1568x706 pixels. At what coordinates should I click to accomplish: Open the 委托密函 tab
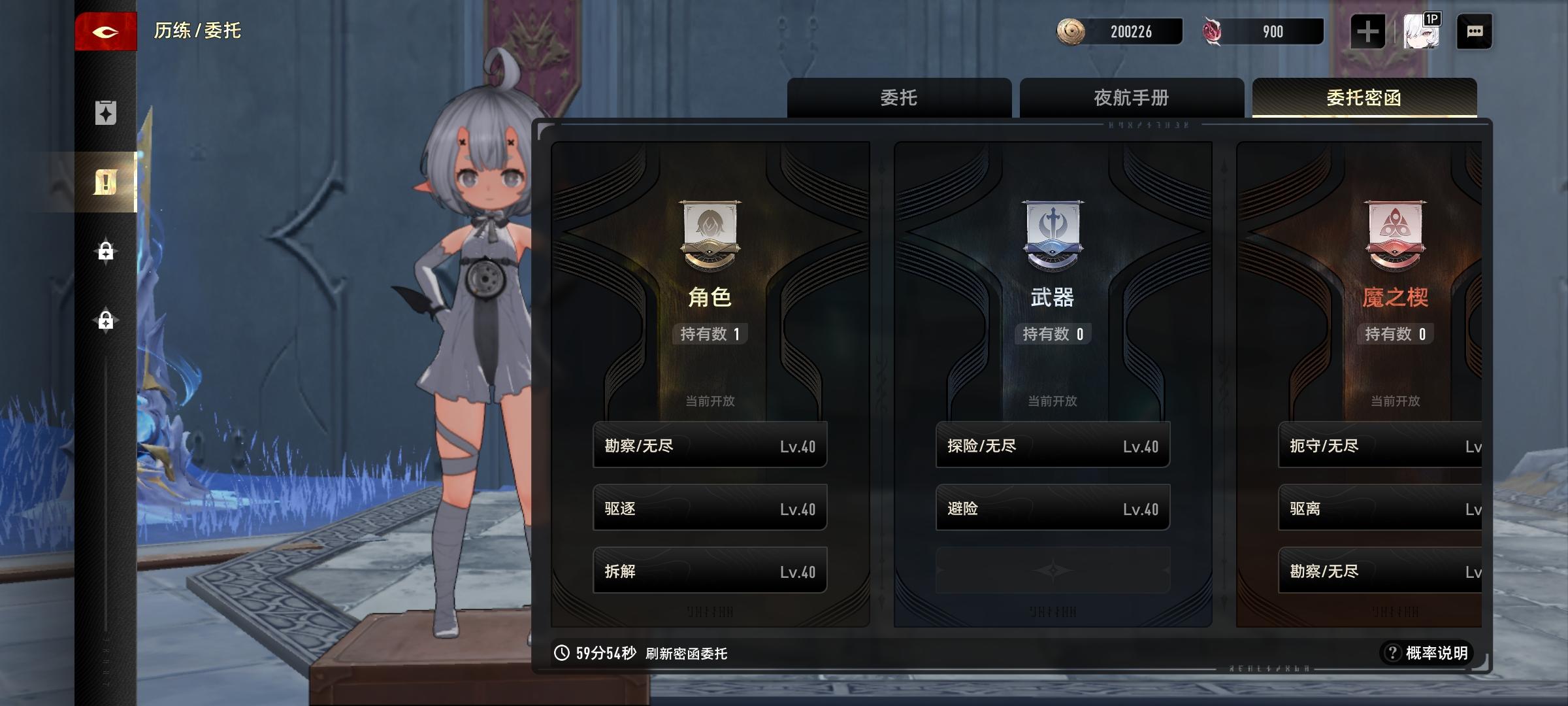tap(1363, 98)
